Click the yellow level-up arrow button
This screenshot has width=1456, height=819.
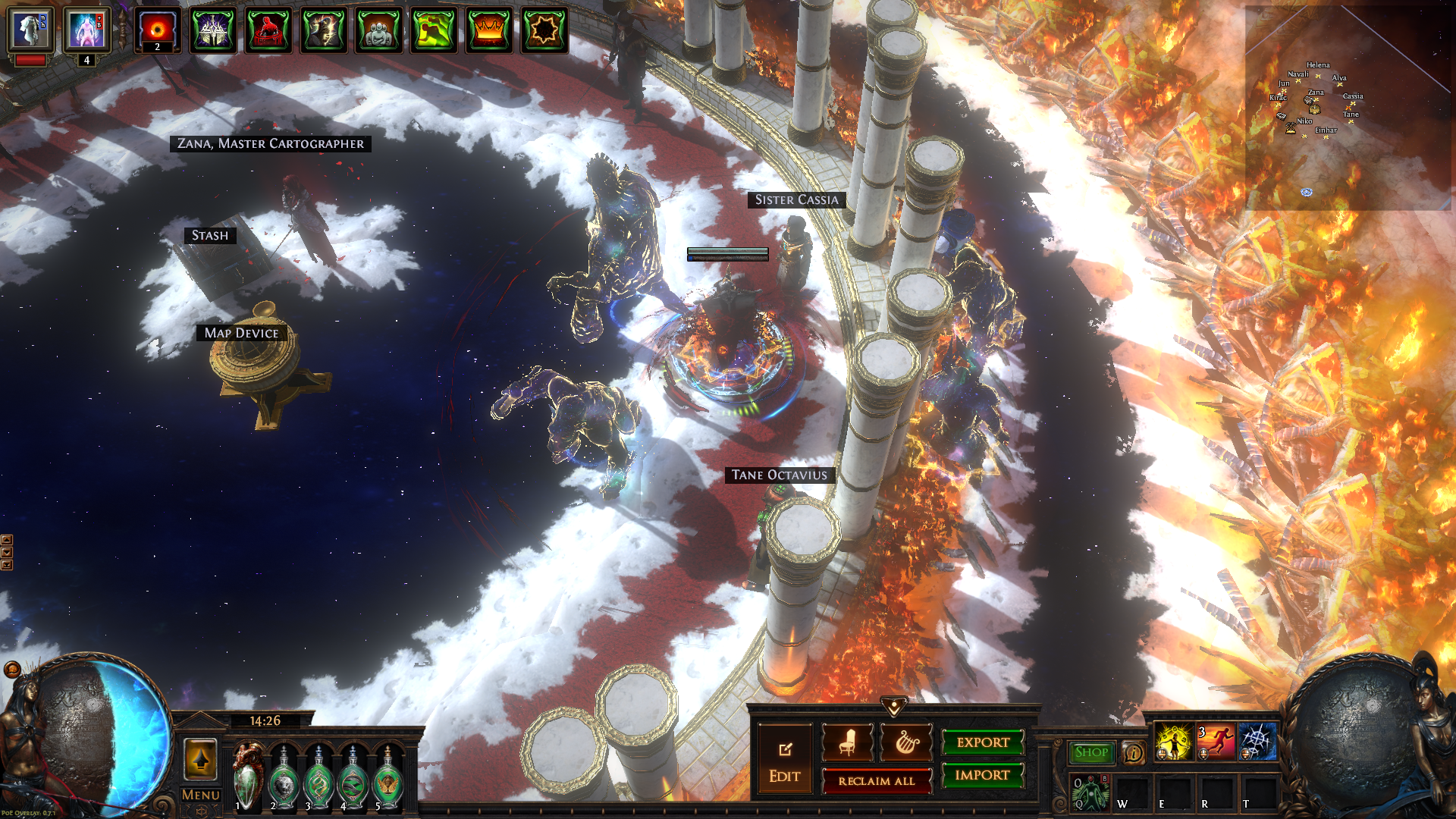click(x=201, y=759)
